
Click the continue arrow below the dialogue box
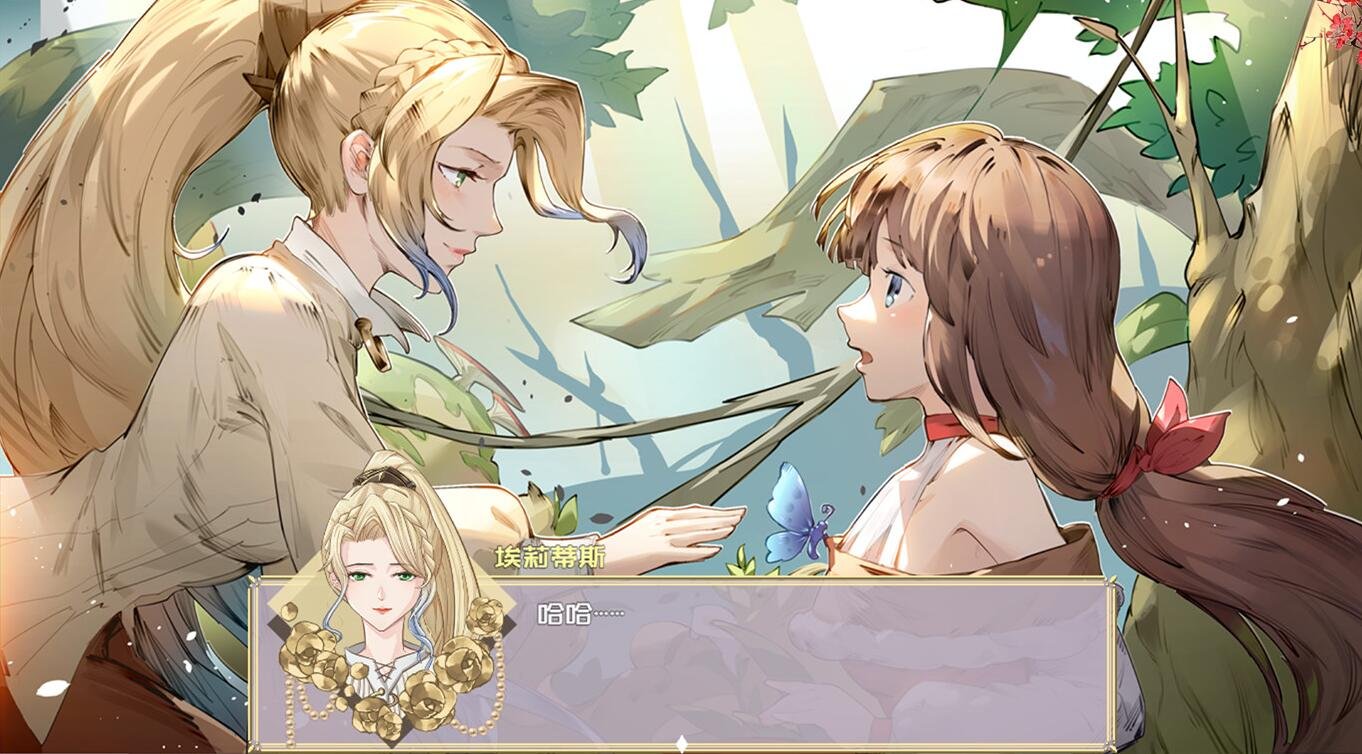[681, 741]
